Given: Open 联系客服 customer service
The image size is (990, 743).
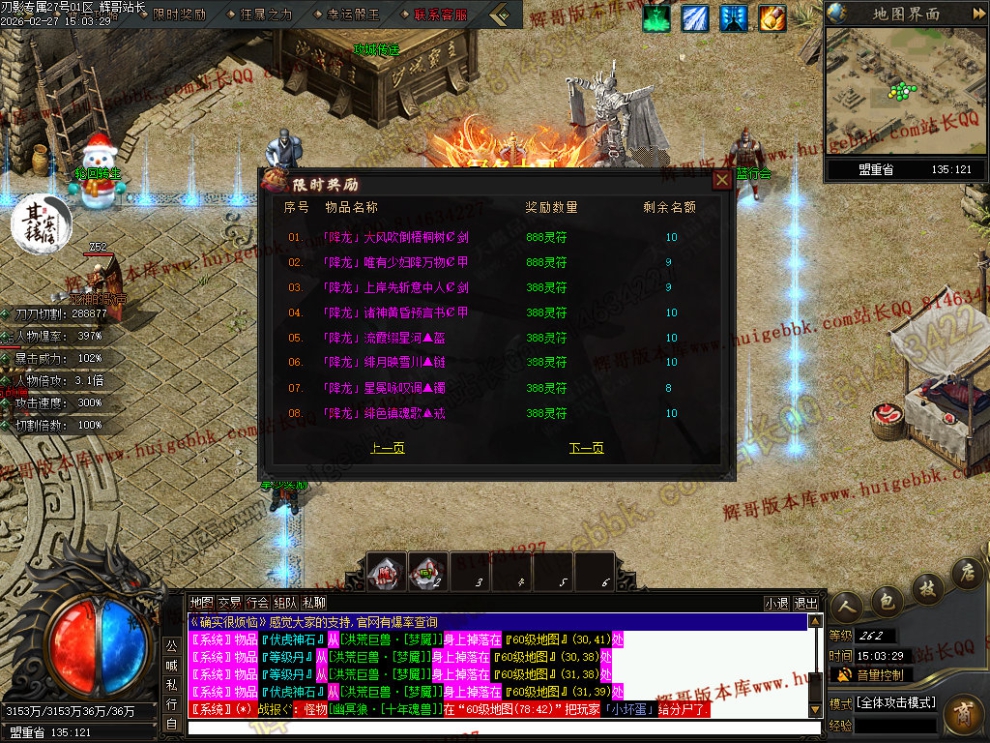Looking at the screenshot, I should click(440, 15).
